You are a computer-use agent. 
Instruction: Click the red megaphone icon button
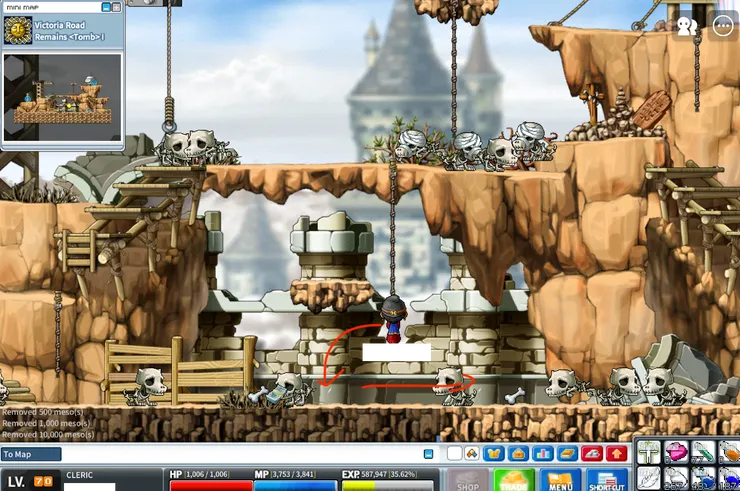tap(592, 454)
